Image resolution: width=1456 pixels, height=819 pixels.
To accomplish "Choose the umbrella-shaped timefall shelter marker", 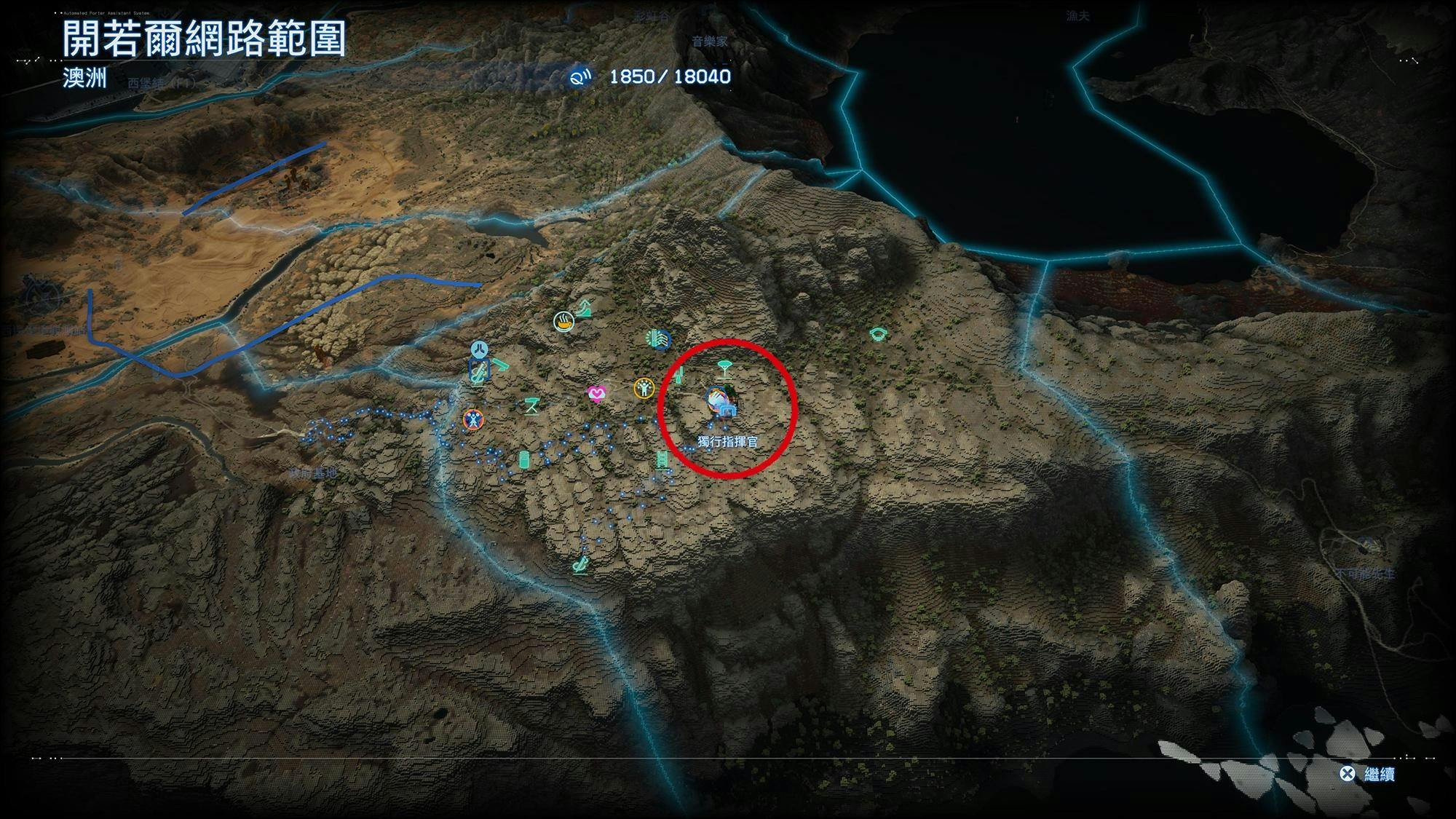I will [723, 367].
